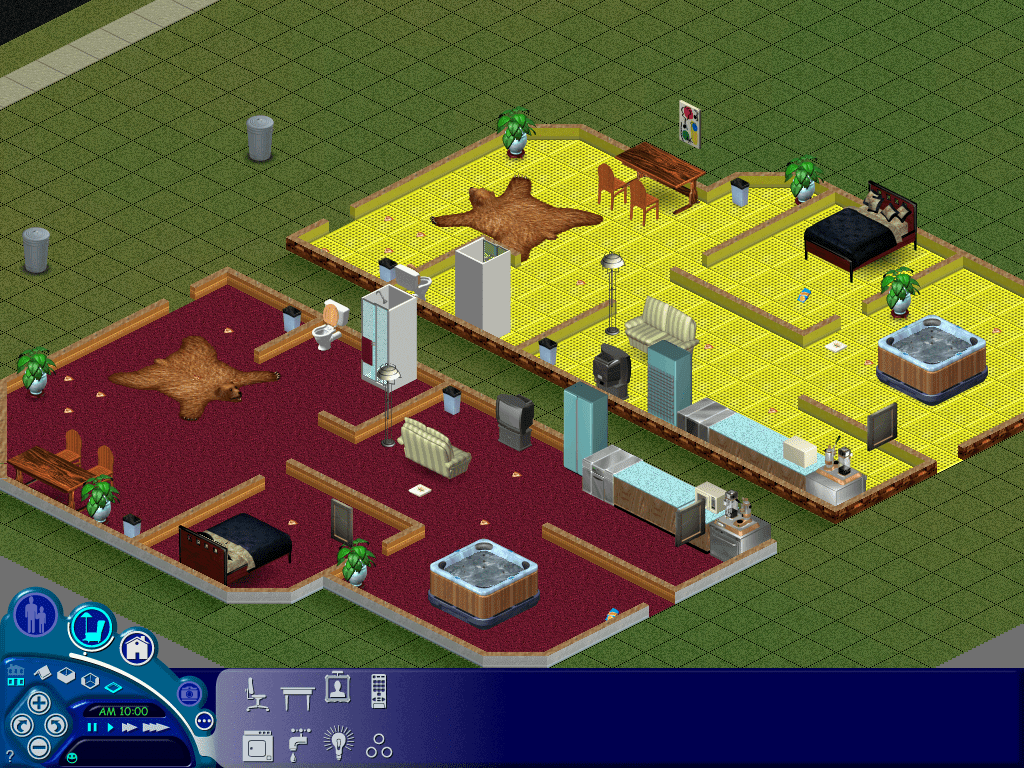Switch to Live mode

(36, 614)
